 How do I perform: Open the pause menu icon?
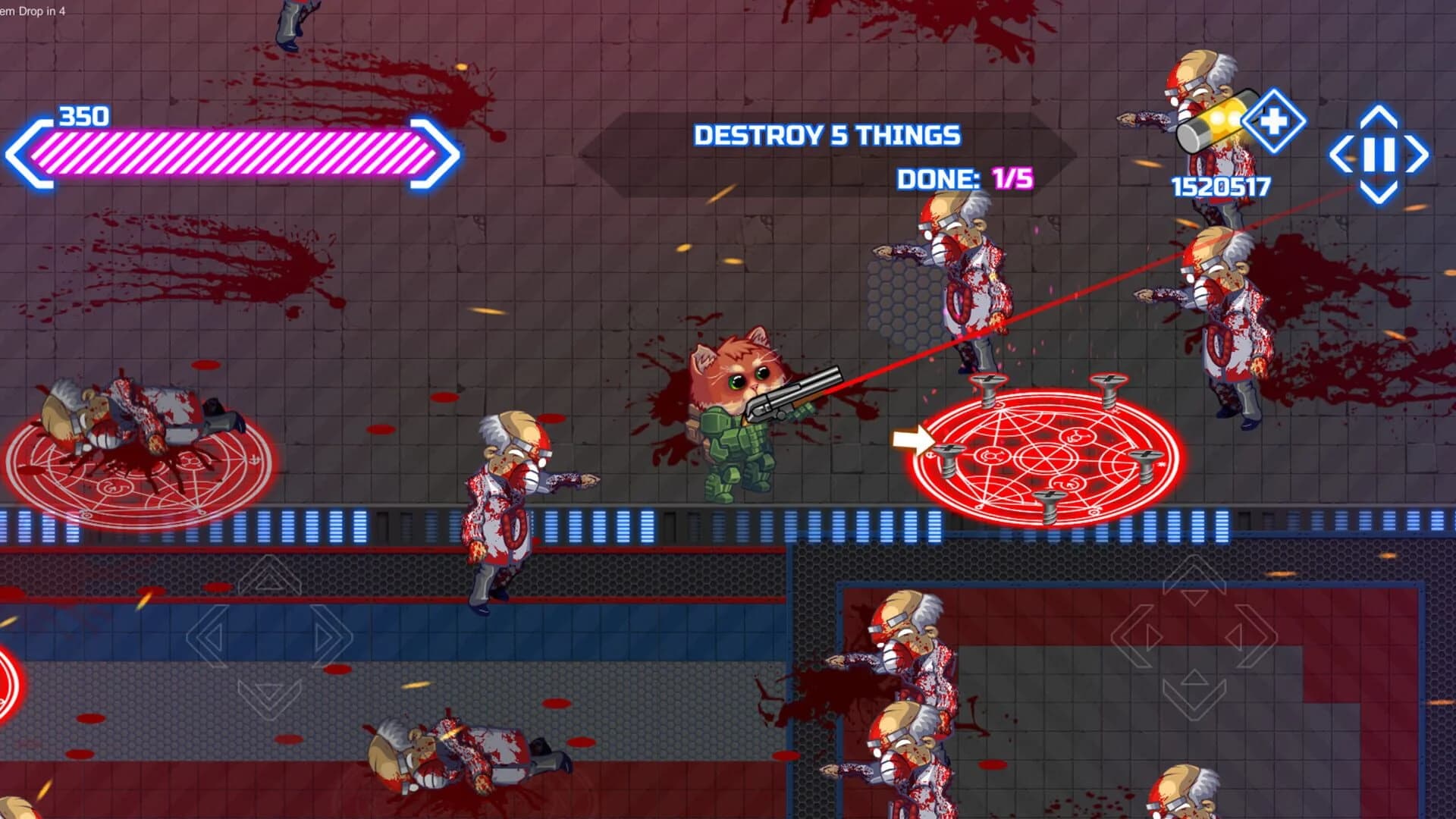1379,152
